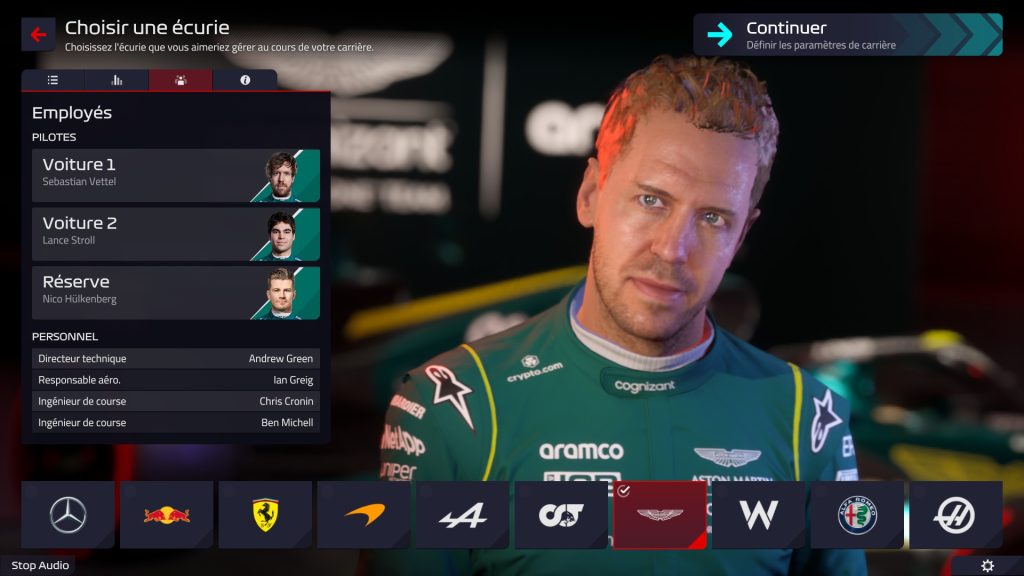
Task: Go back with the red arrow button
Action: 38,34
